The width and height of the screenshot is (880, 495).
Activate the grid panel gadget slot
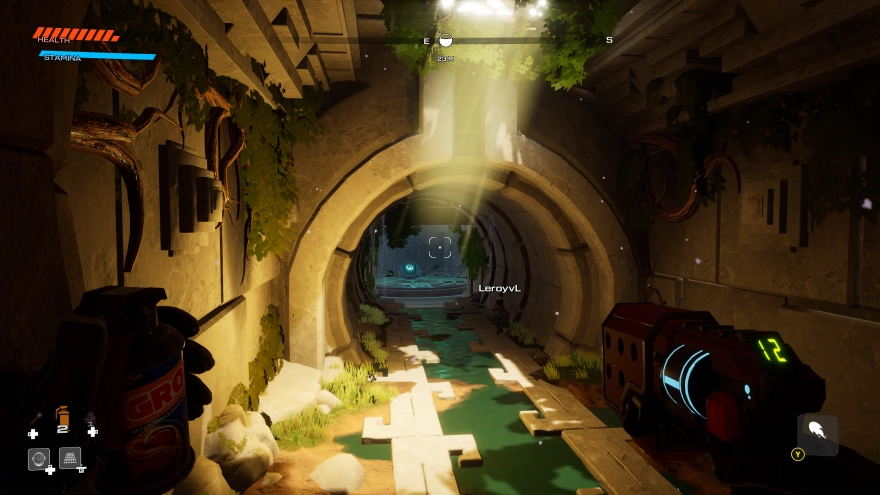click(70, 458)
